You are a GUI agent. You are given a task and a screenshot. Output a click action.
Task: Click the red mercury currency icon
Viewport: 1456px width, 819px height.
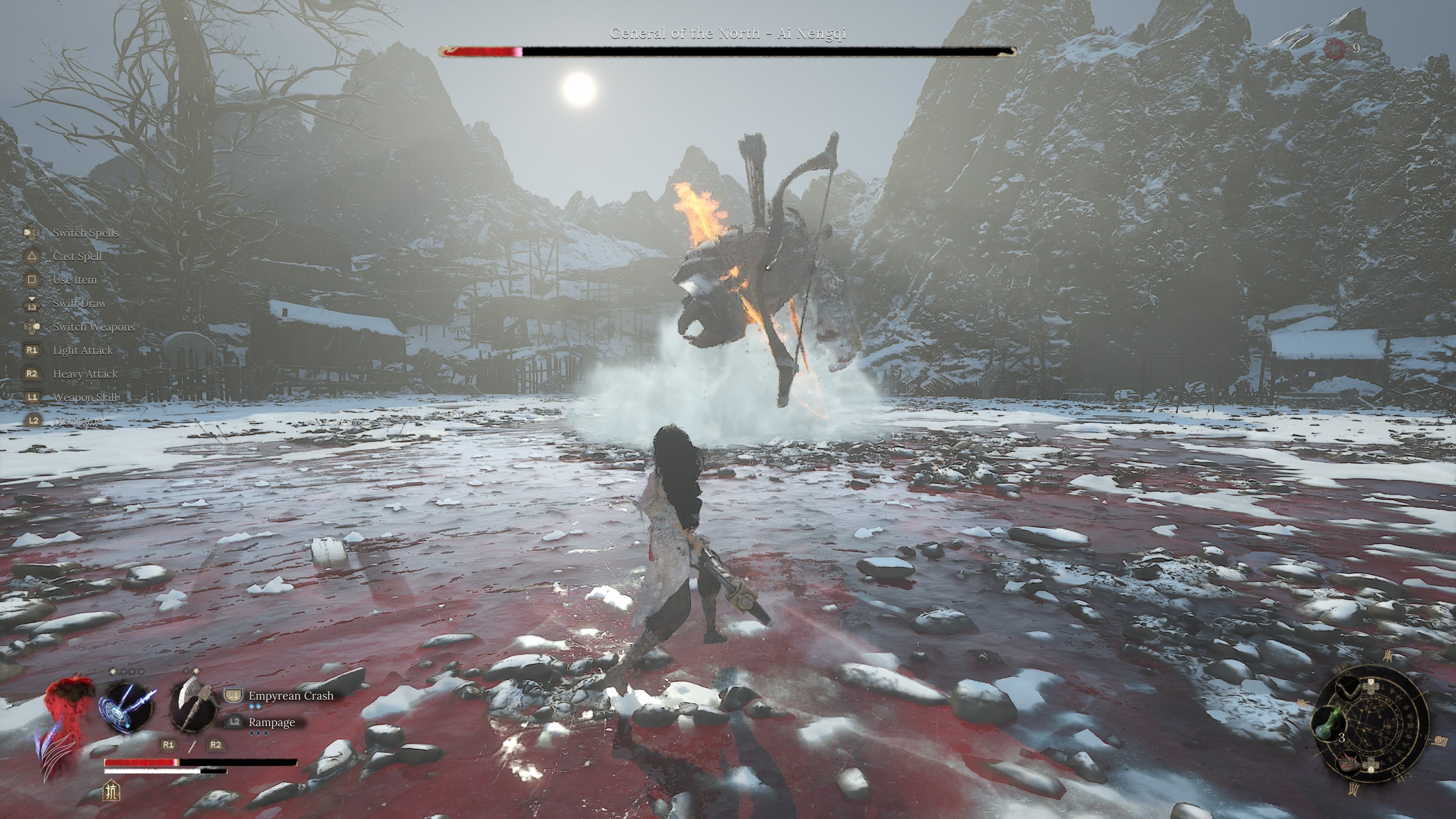pyautogui.click(x=1335, y=49)
